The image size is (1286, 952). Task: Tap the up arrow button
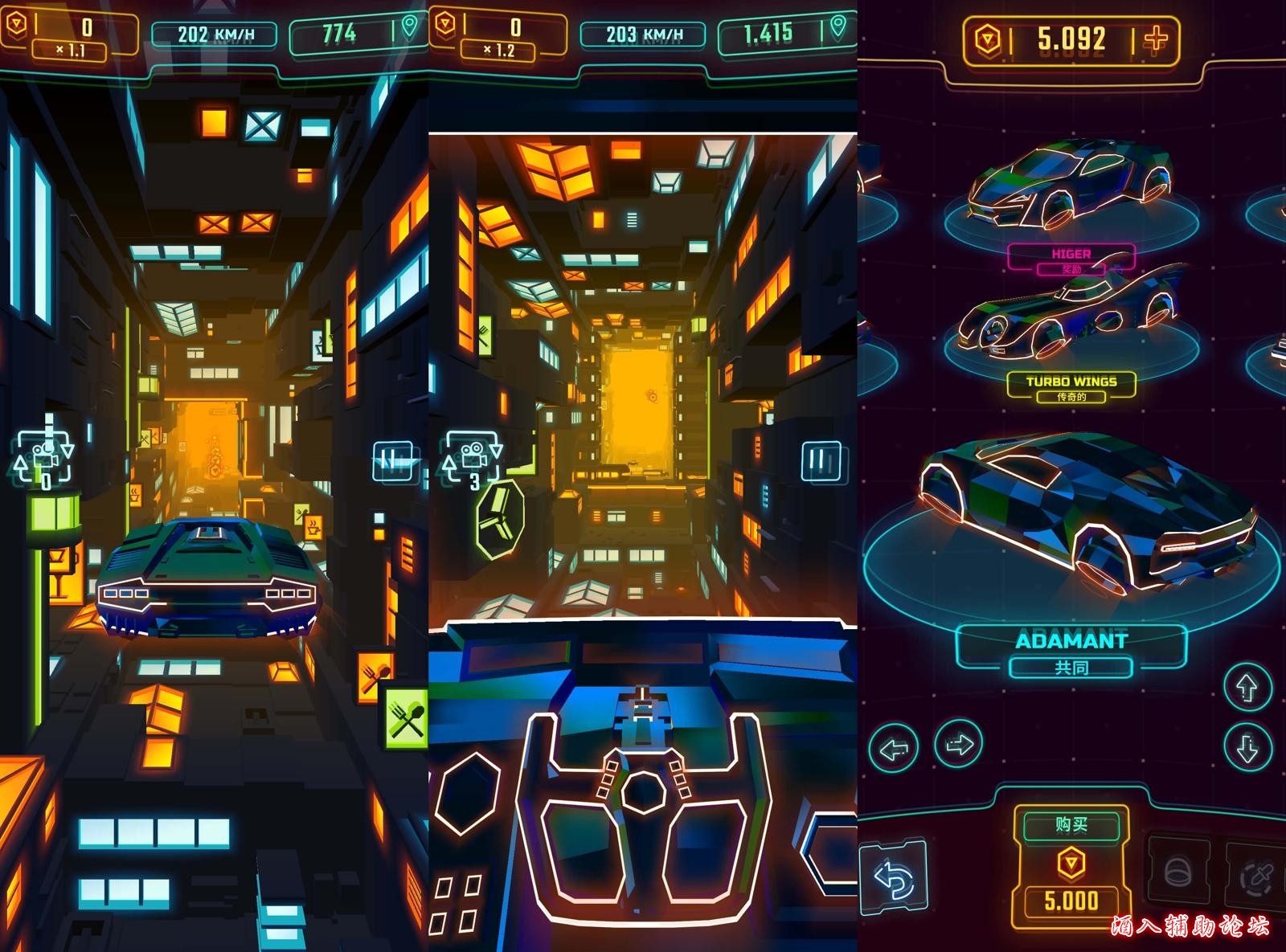1247,687
